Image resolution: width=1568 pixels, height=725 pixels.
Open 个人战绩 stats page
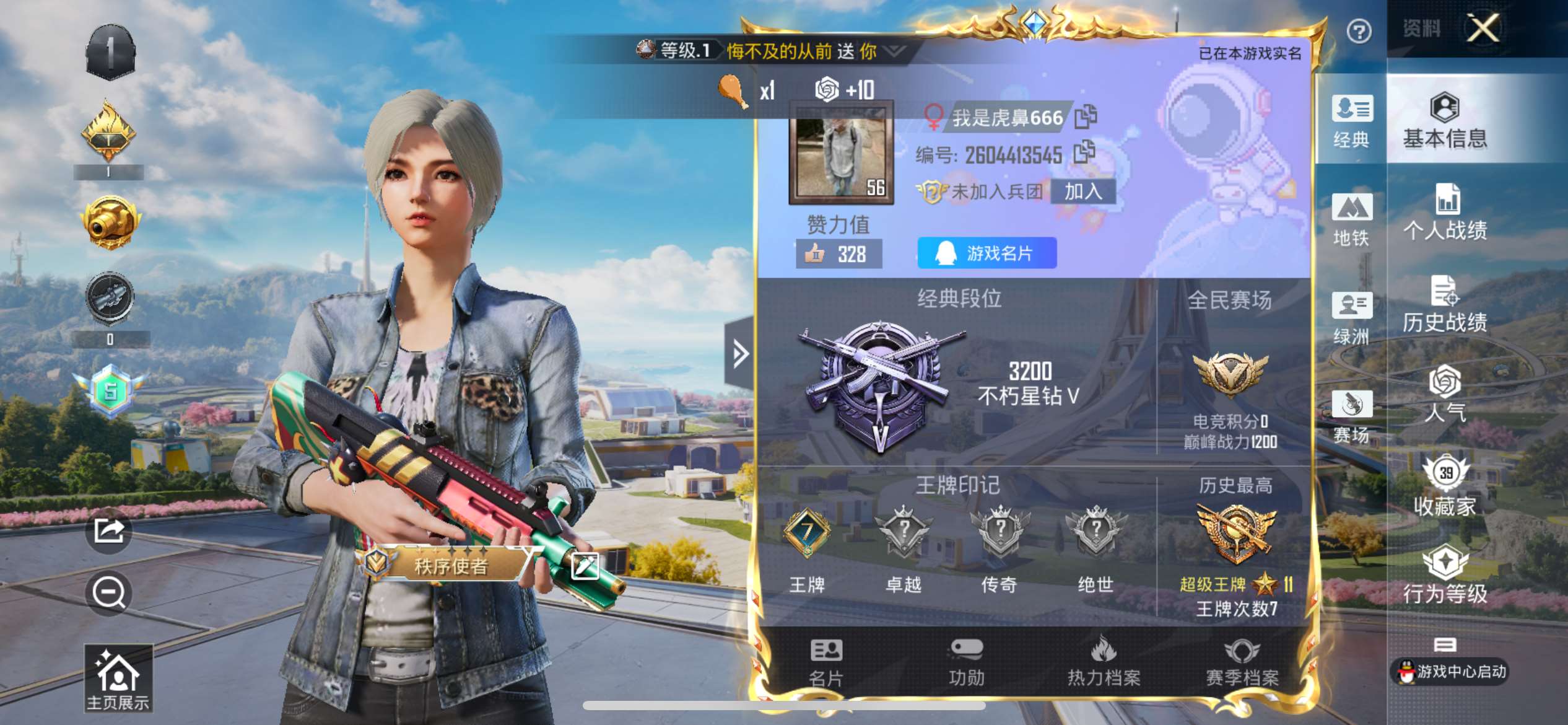(1445, 213)
